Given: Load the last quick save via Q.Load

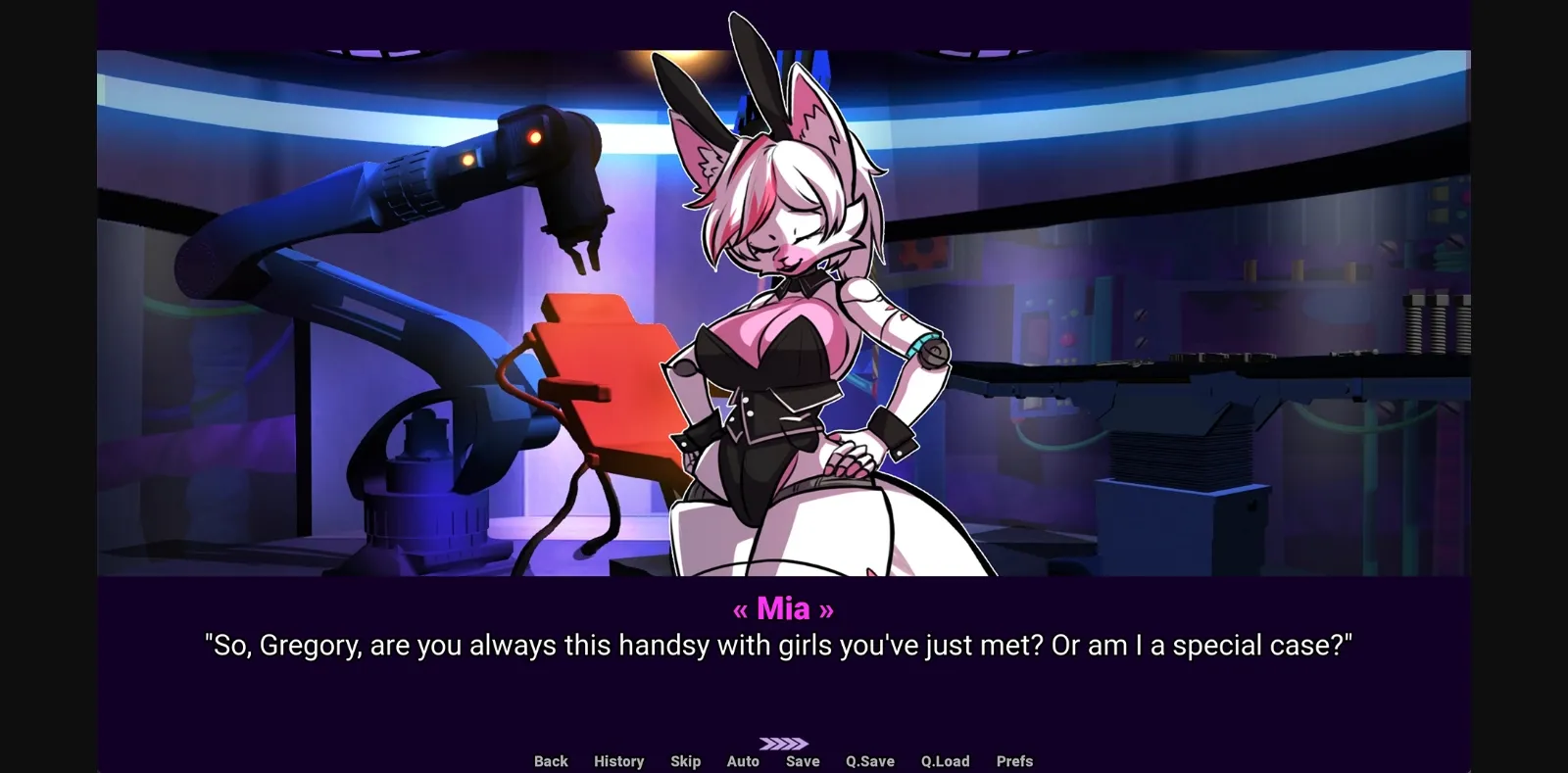Looking at the screenshot, I should [x=946, y=760].
